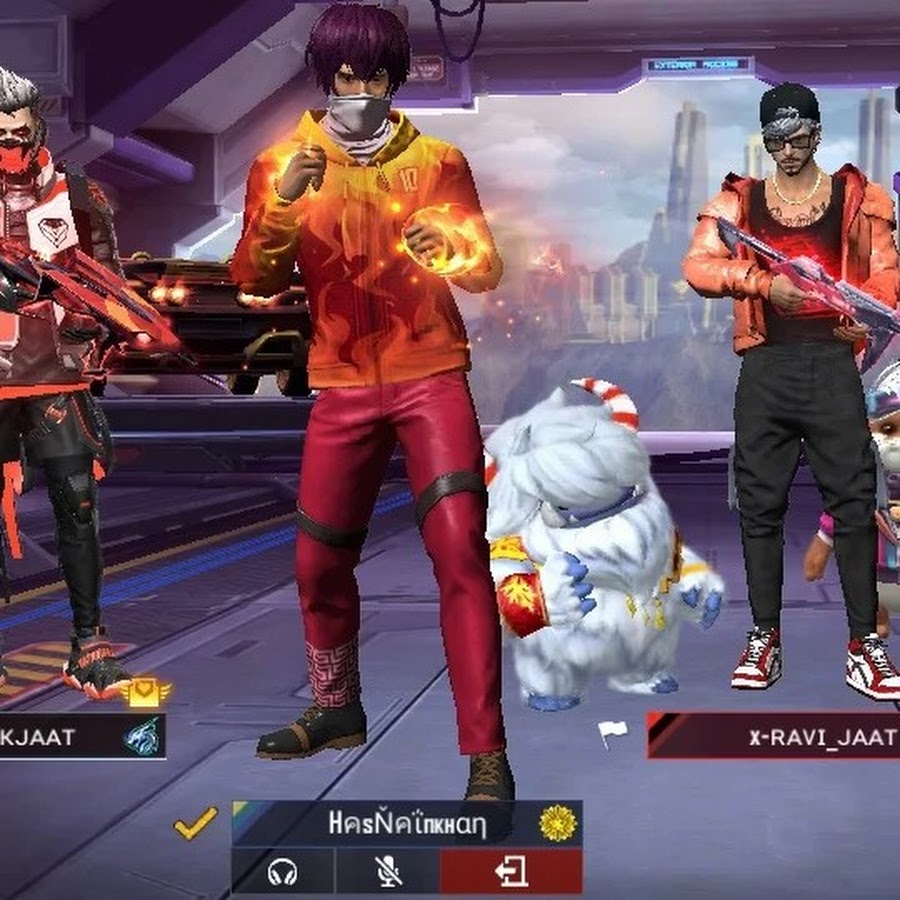Leave the squad with the red exit button
The height and width of the screenshot is (900, 900).
(511, 871)
